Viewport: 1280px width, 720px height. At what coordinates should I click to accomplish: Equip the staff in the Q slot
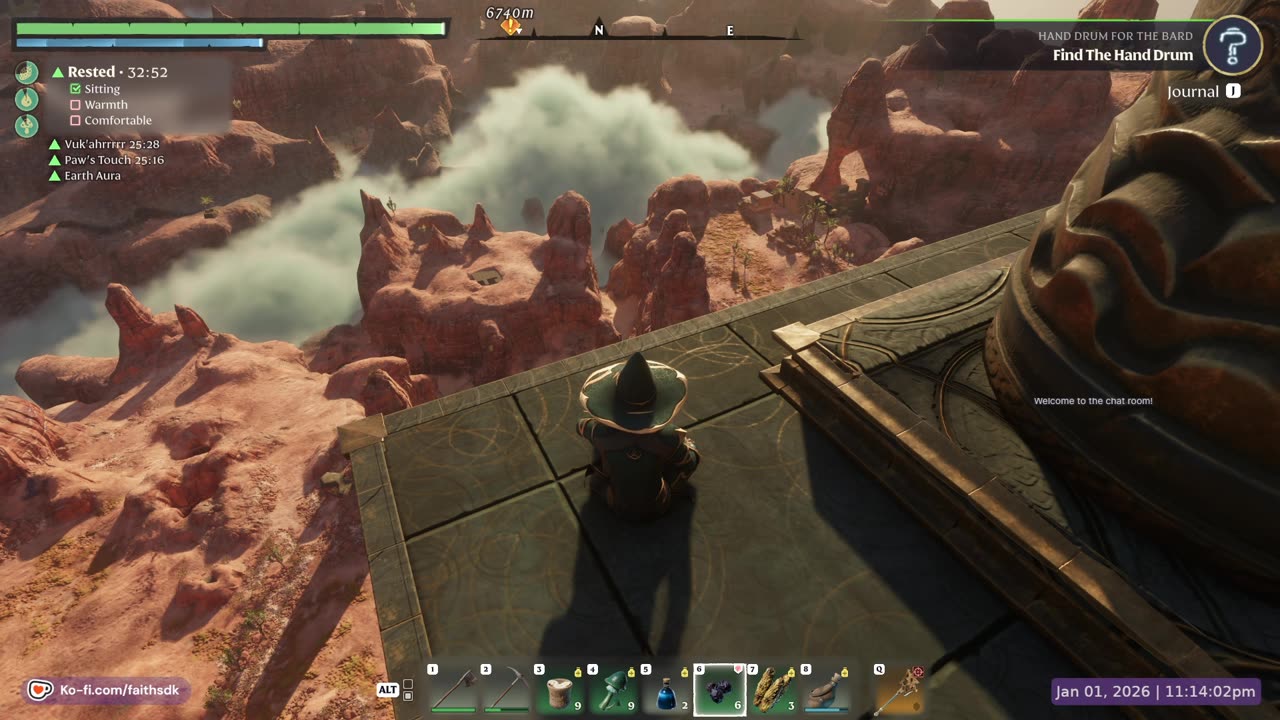[x=899, y=690]
